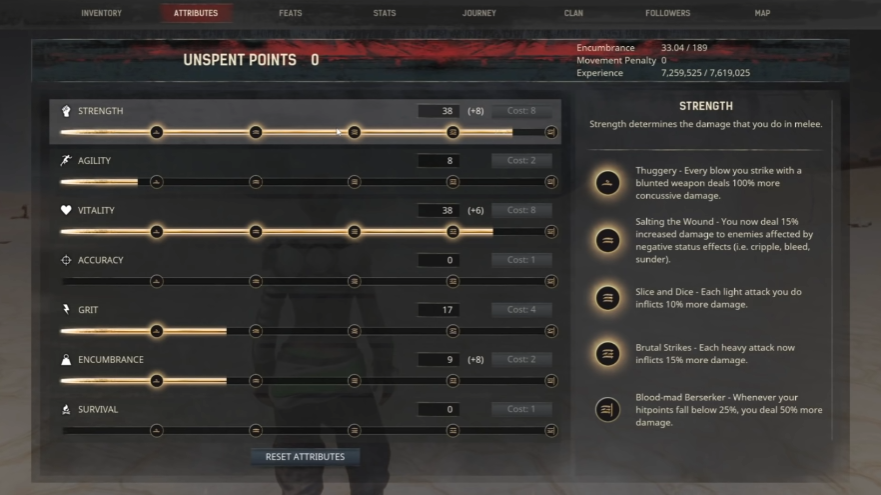Click the Strength cost button

tap(521, 111)
